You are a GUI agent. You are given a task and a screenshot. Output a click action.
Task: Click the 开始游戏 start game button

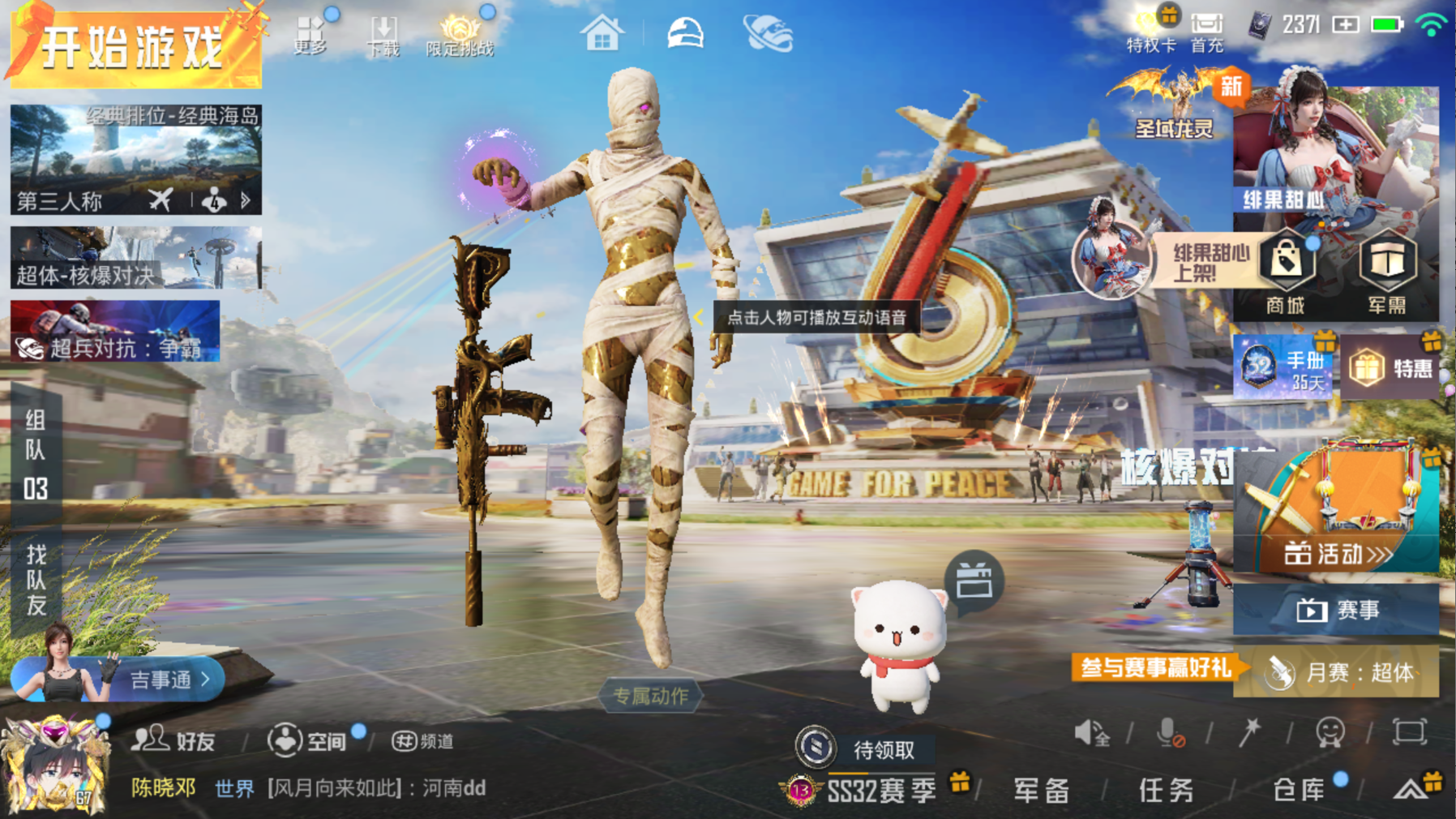click(x=134, y=47)
